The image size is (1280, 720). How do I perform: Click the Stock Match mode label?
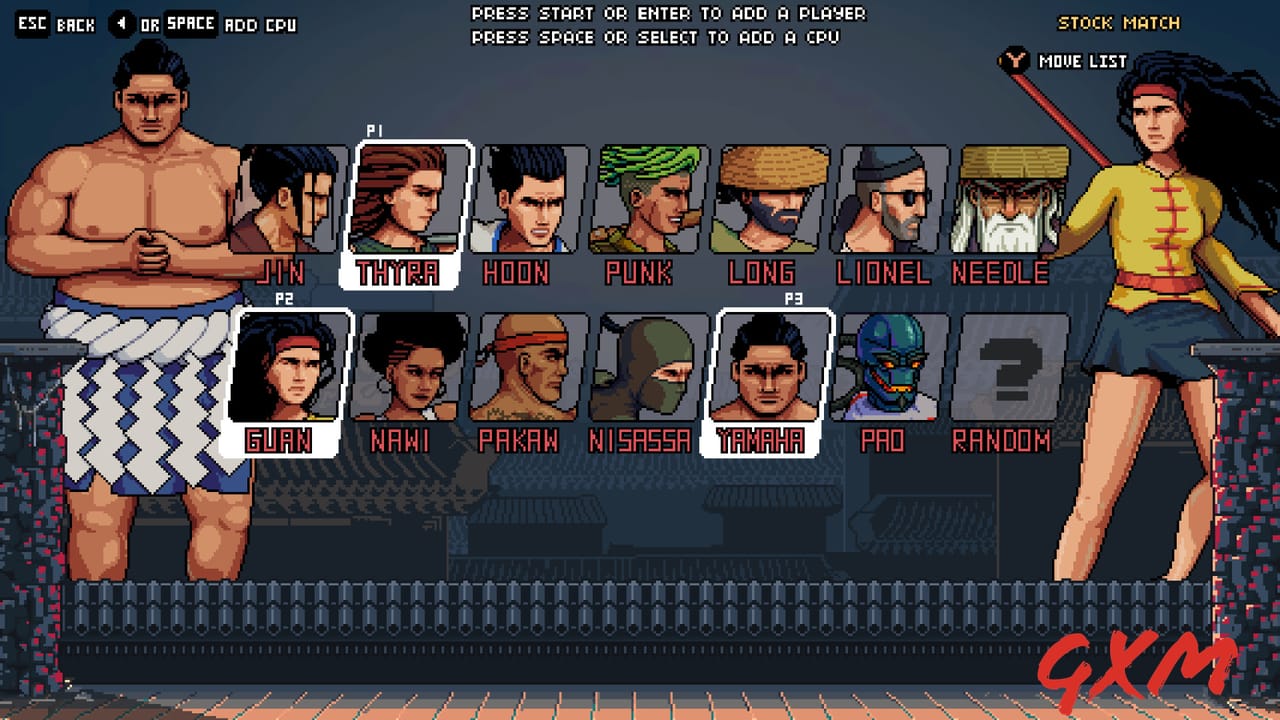point(1119,21)
